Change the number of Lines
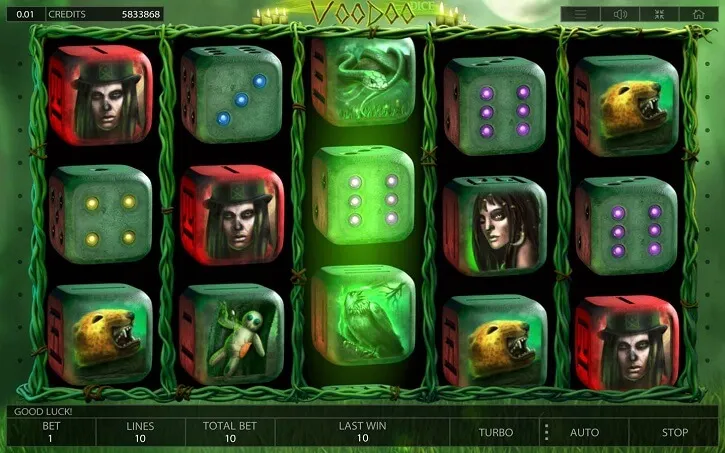725x453 pixels. pyautogui.click(x=140, y=432)
